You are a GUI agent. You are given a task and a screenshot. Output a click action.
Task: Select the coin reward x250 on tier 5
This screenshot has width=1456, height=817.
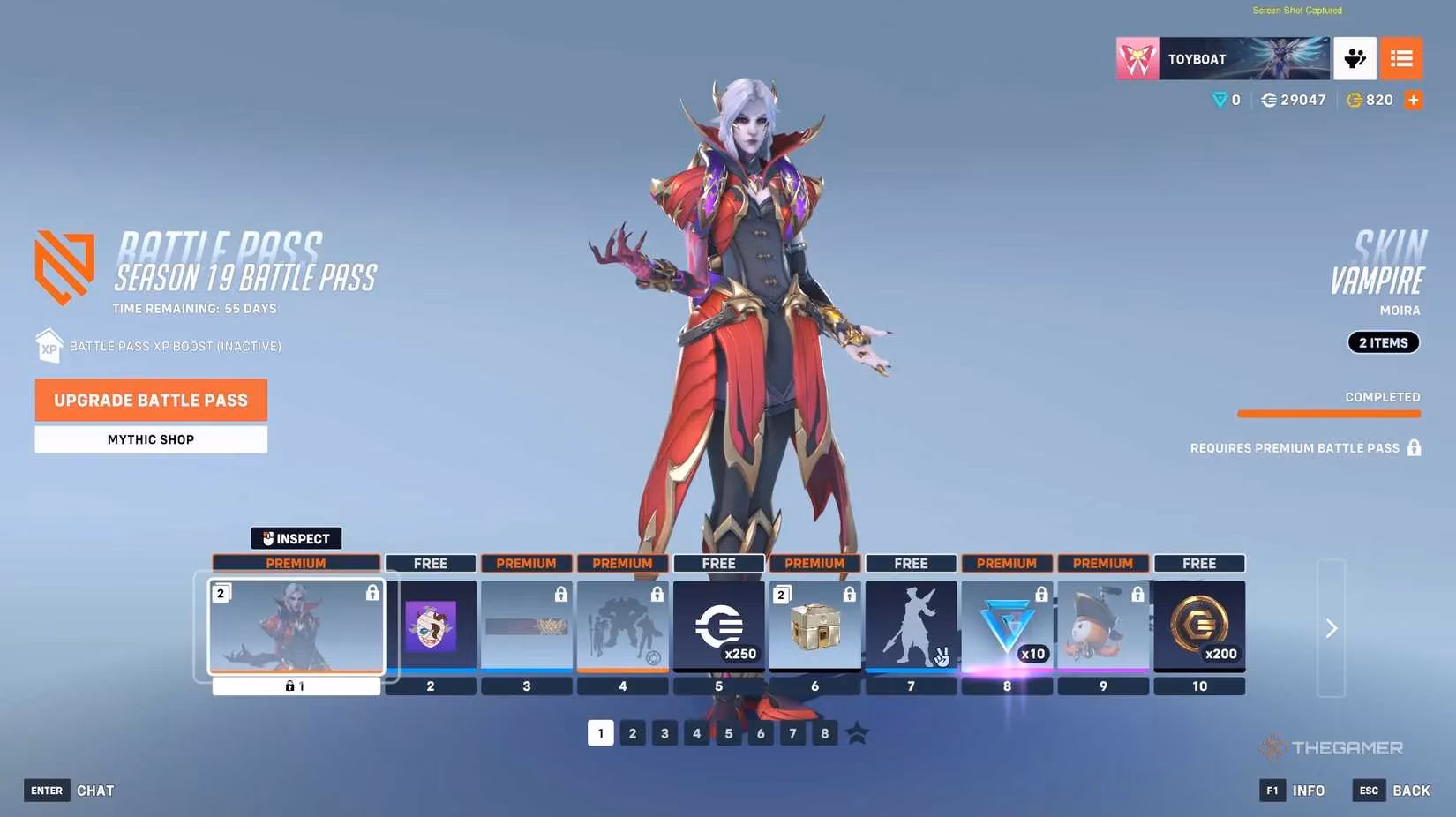tap(718, 626)
